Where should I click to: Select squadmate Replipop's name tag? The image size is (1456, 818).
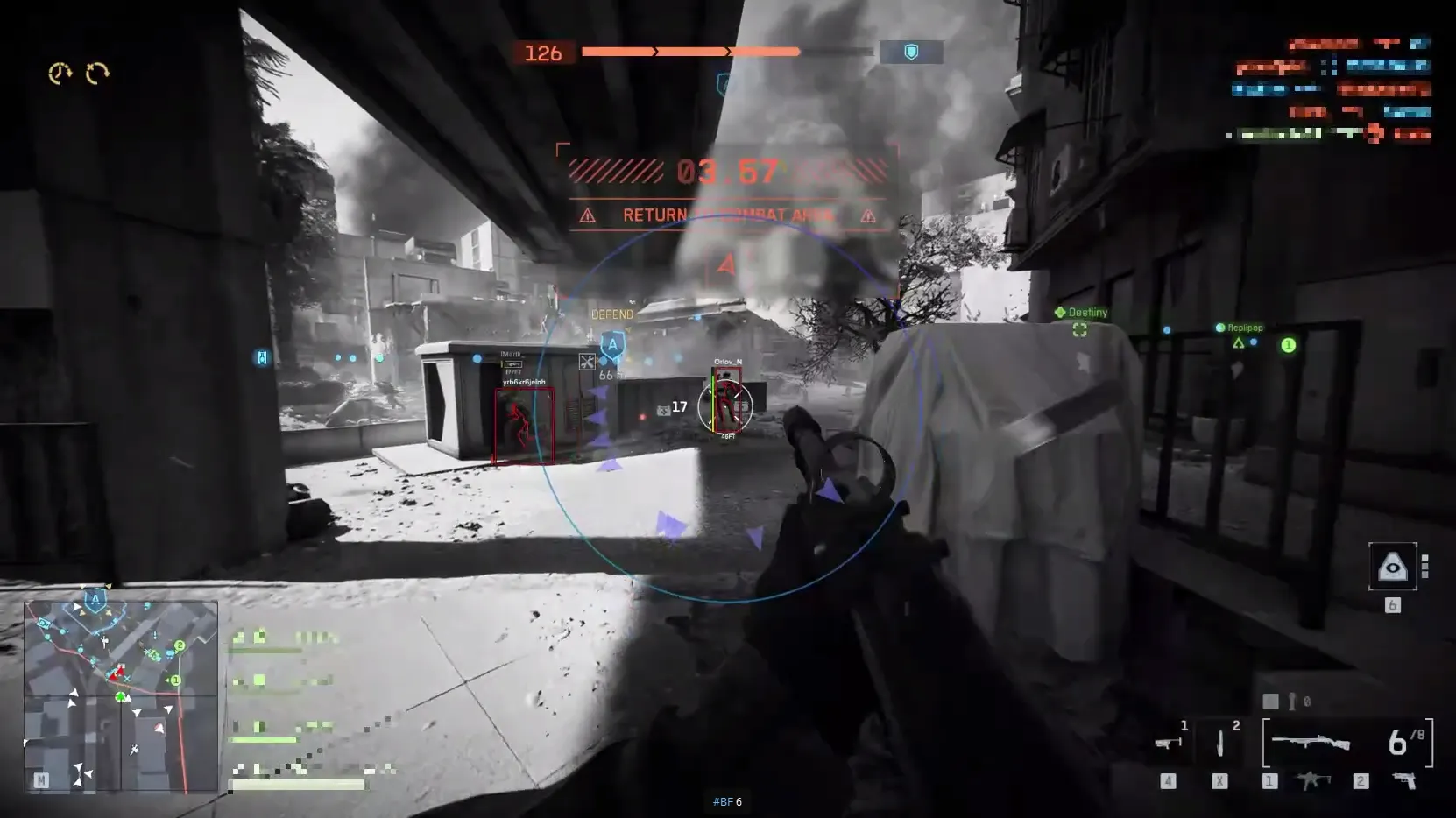click(1244, 328)
